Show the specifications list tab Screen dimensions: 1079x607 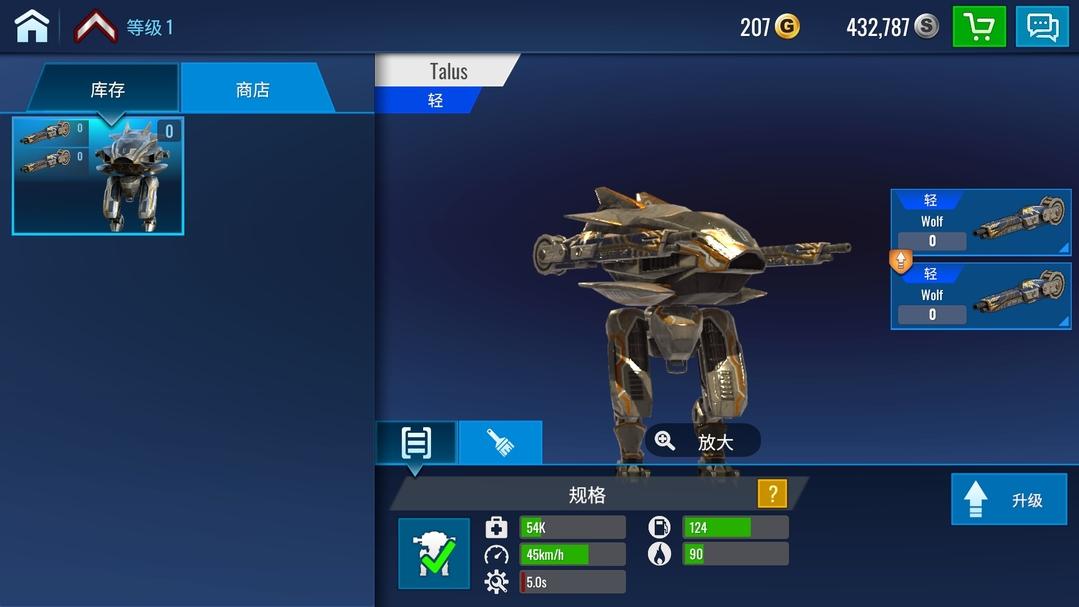pos(416,442)
